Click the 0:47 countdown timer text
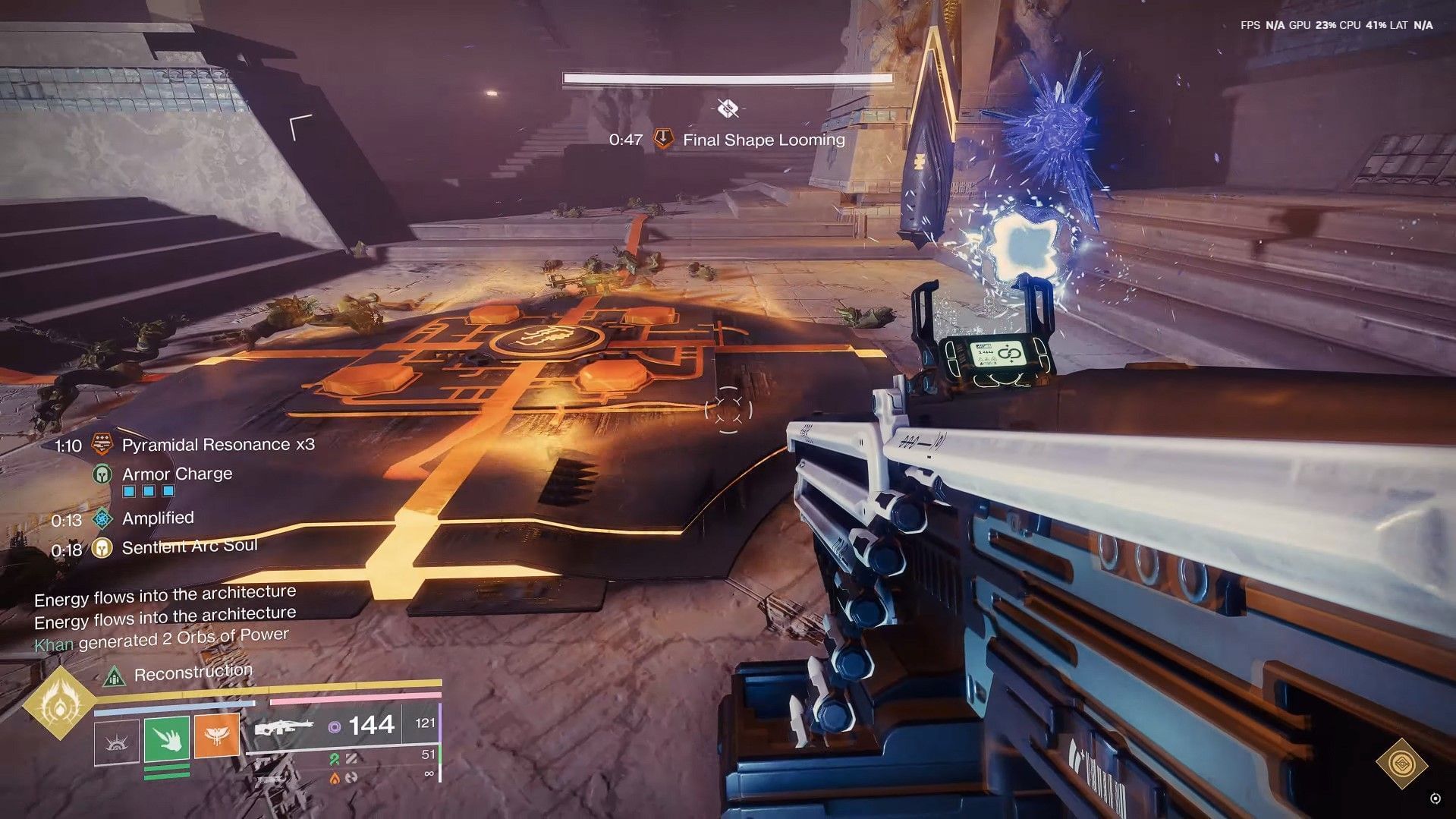The height and width of the screenshot is (819, 1456). tap(625, 140)
